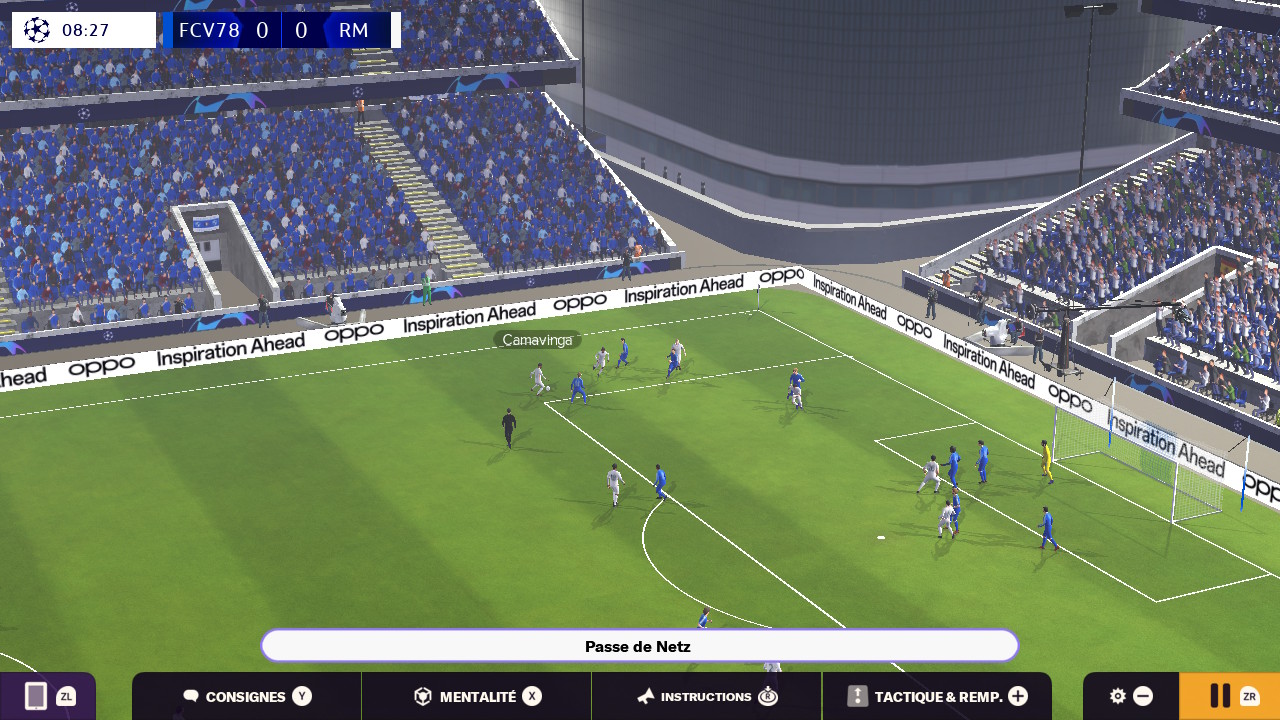
Task: Show the team Instructions
Action: coord(707,696)
